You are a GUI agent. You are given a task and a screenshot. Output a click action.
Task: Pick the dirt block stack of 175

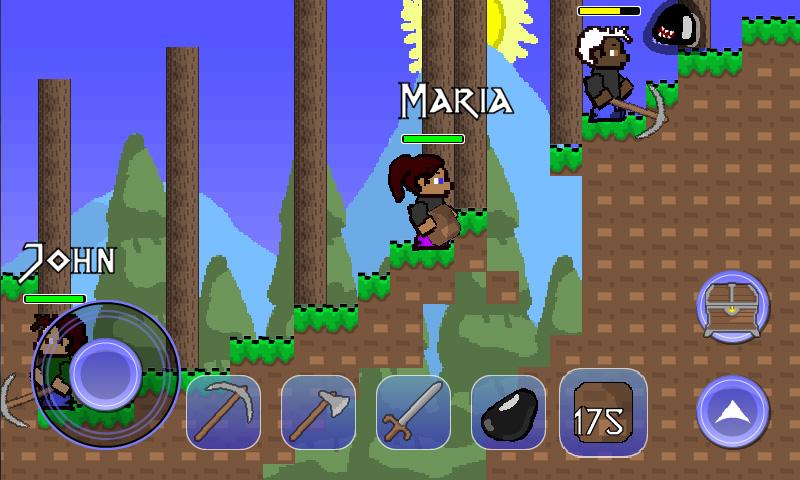pyautogui.click(x=603, y=411)
